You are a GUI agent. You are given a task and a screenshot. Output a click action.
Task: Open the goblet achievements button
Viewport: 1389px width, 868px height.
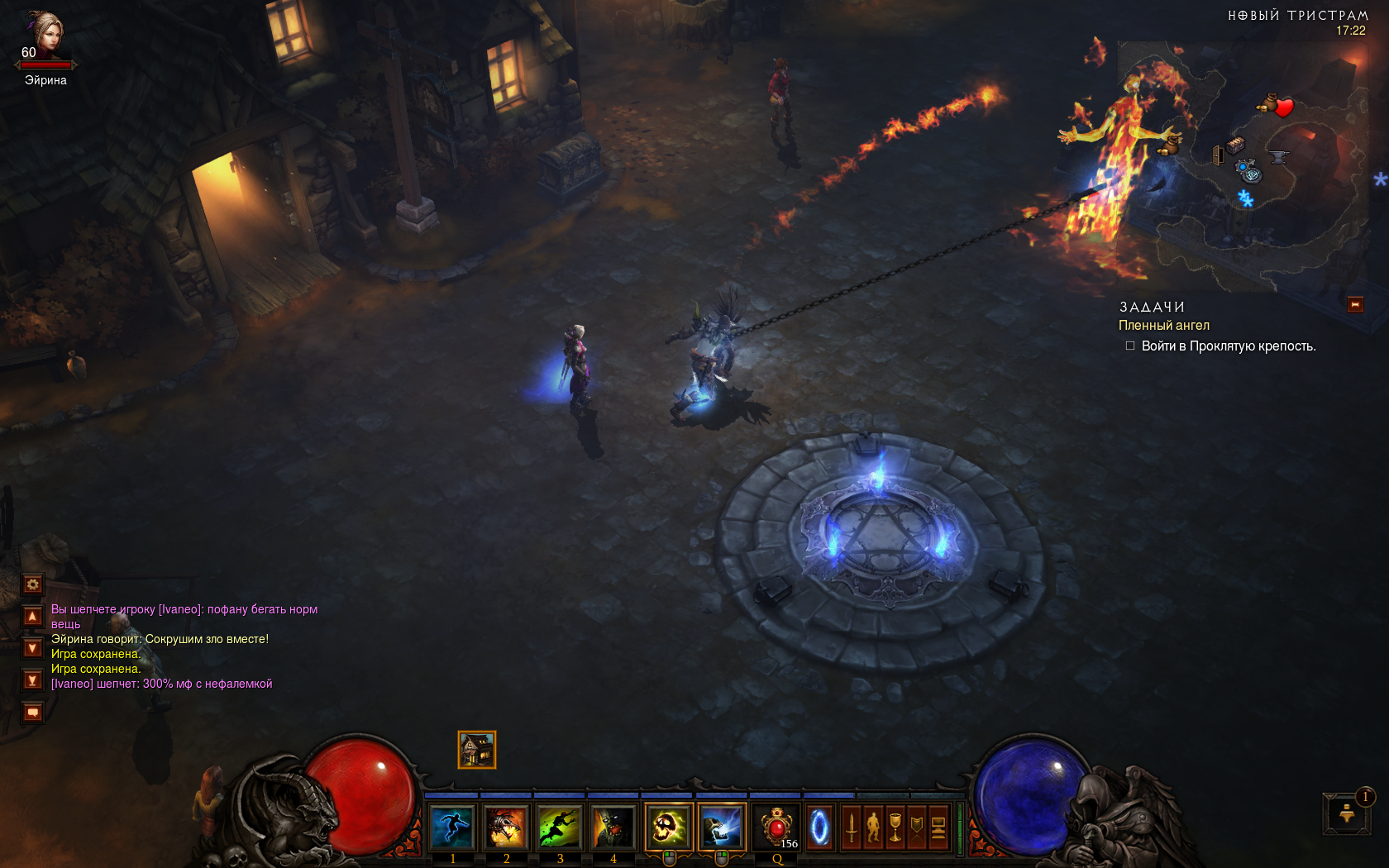click(x=895, y=827)
